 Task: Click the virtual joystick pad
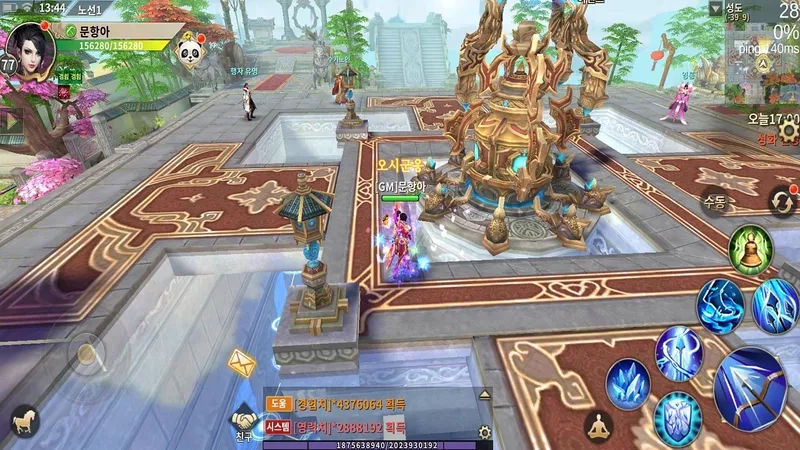[x=86, y=353]
